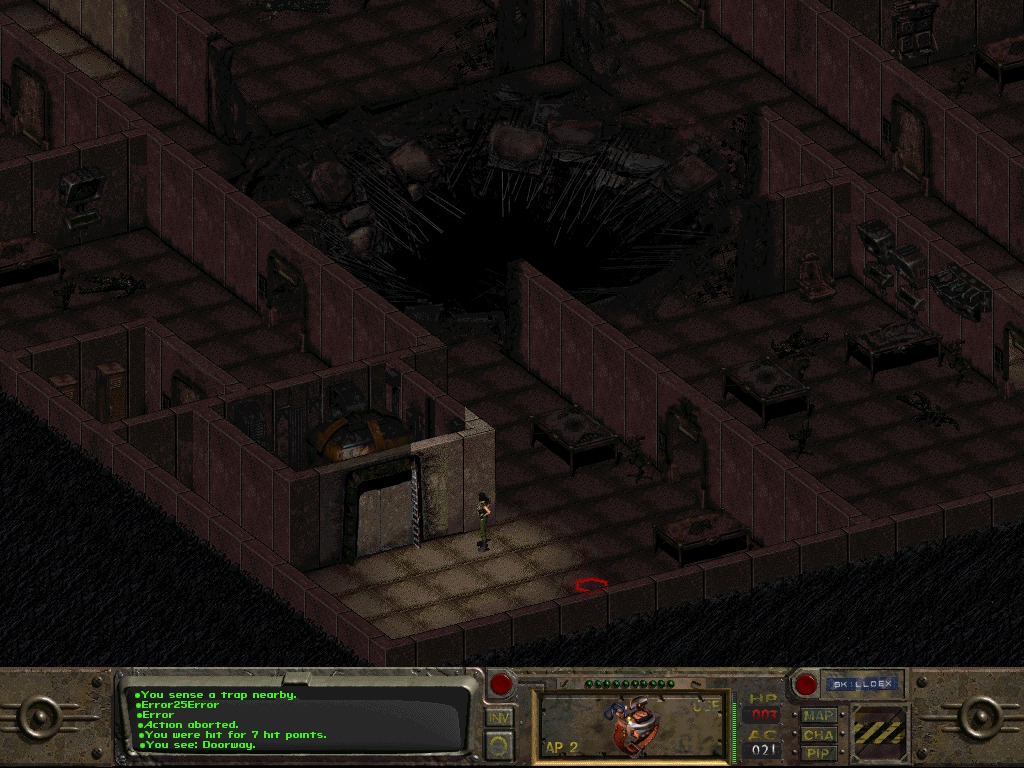The image size is (1024, 768).
Task: Open the Pip-Boy with the PIP button
Action: pos(820,752)
